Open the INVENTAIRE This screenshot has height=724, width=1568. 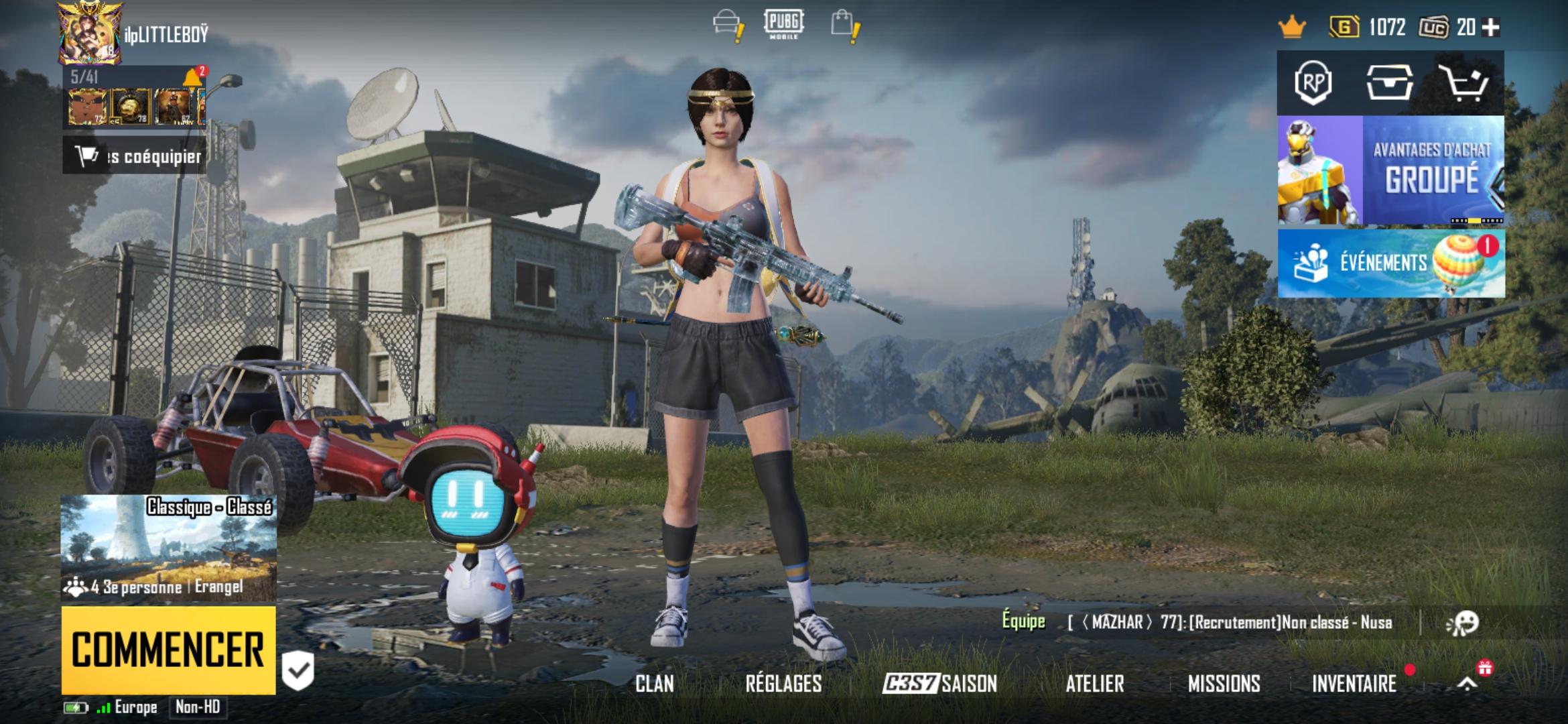[1354, 684]
